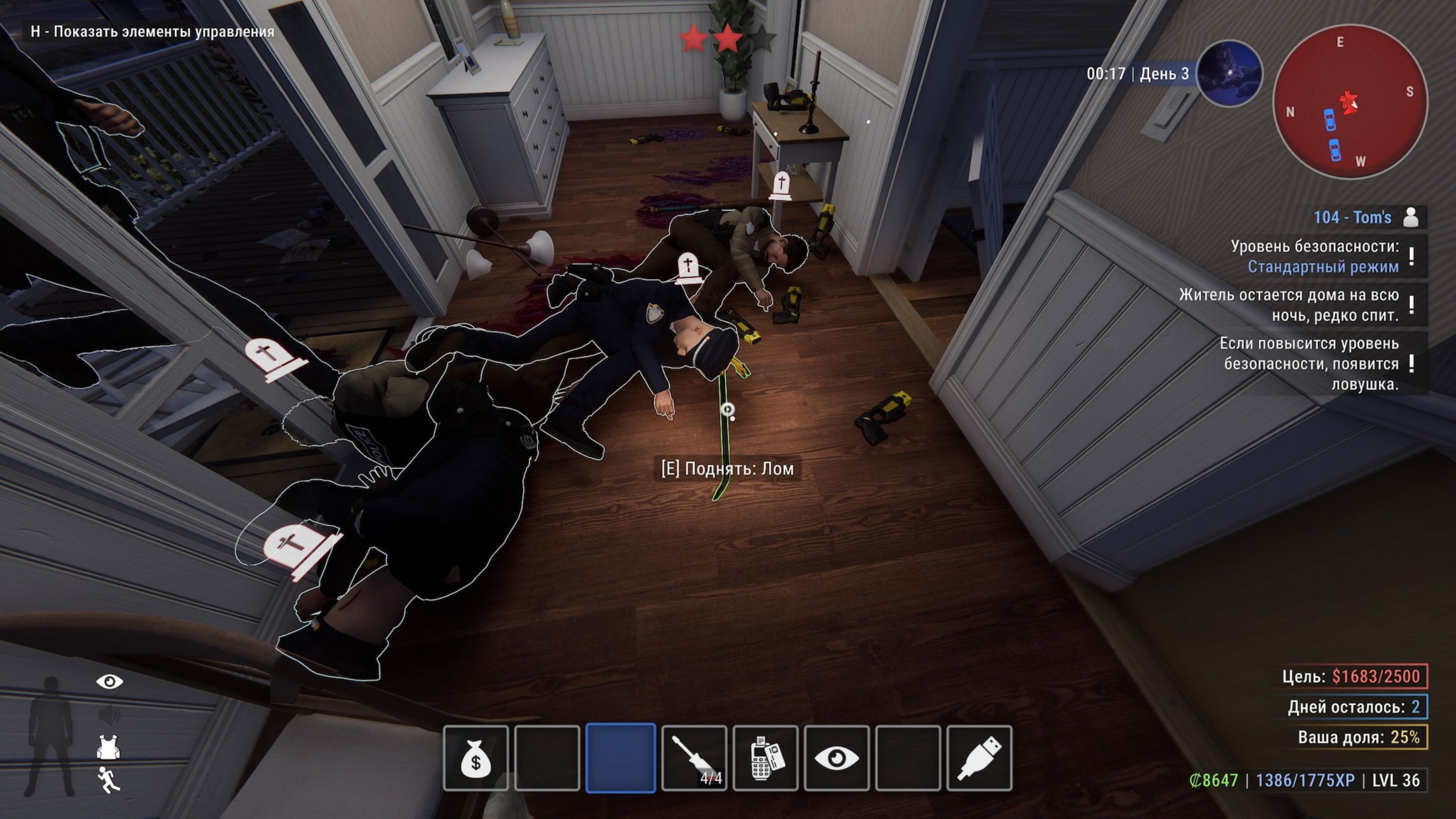1456x819 pixels.
Task: Click the highlighted blue hotbar slot
Action: click(621, 758)
